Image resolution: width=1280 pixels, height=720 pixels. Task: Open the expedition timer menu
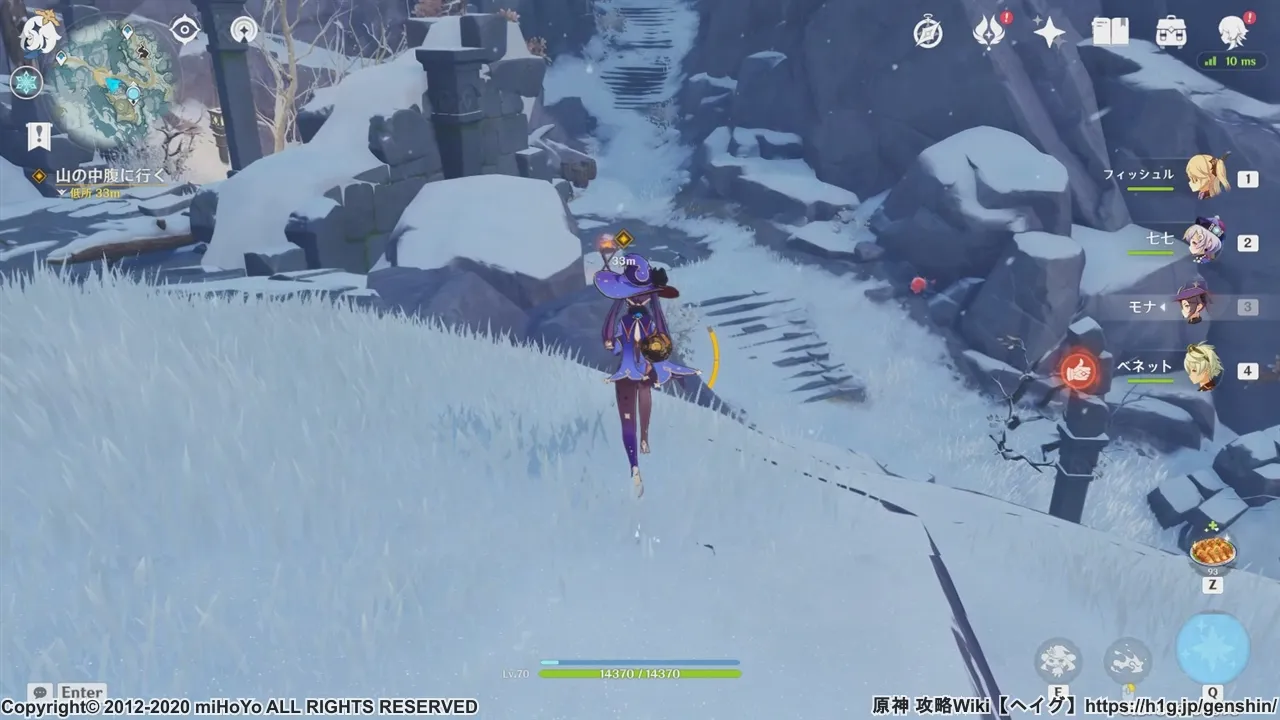[x=928, y=32]
